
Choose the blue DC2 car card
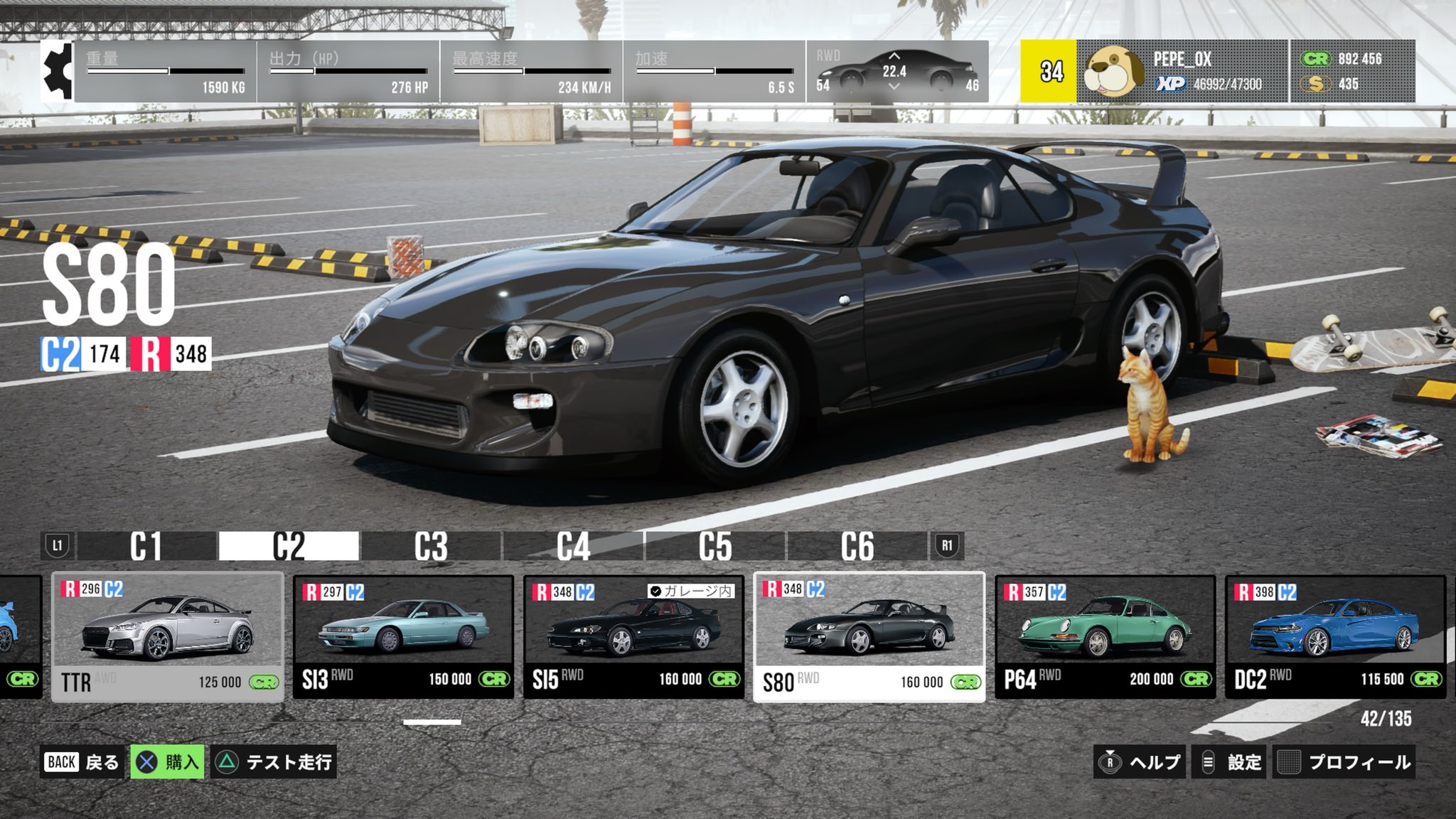click(x=1335, y=637)
